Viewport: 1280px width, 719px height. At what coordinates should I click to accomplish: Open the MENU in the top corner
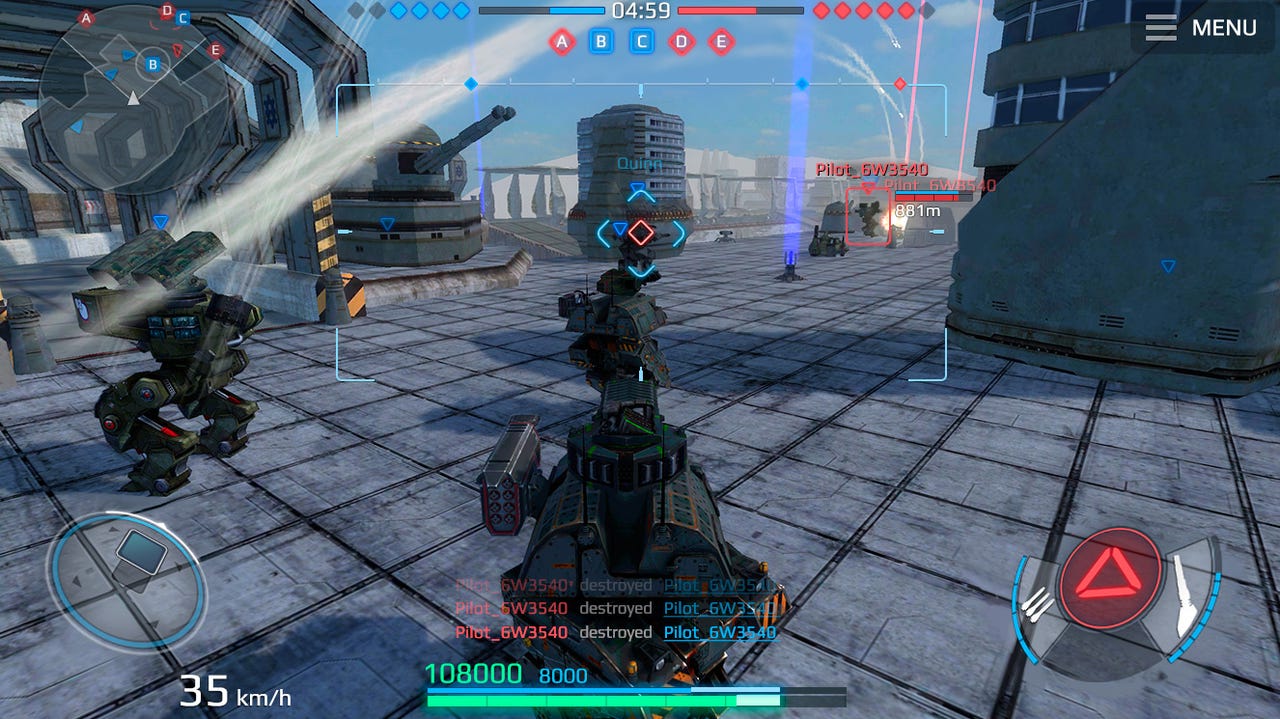(x=1203, y=28)
